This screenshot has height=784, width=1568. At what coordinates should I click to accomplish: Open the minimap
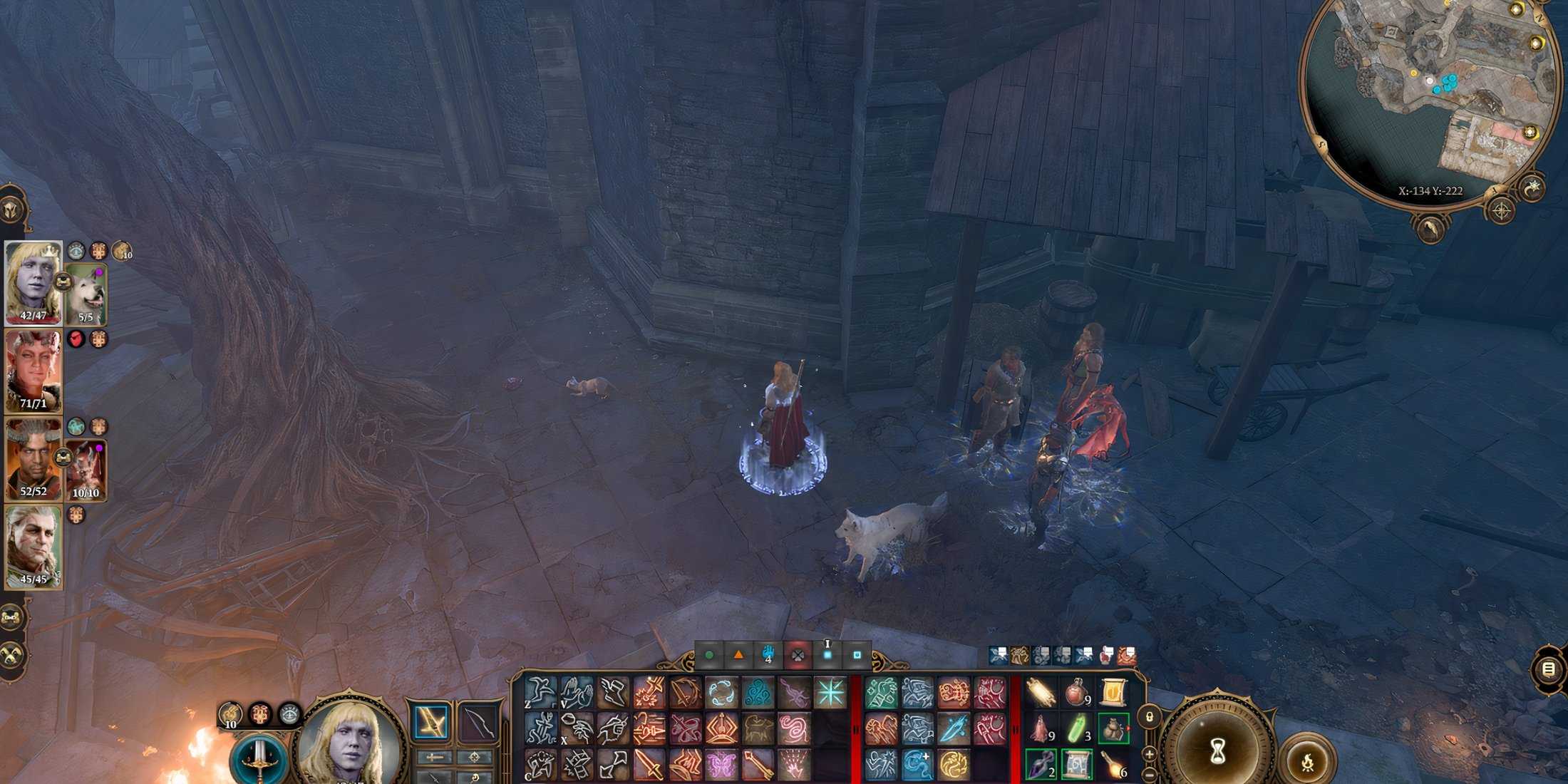click(1429, 93)
